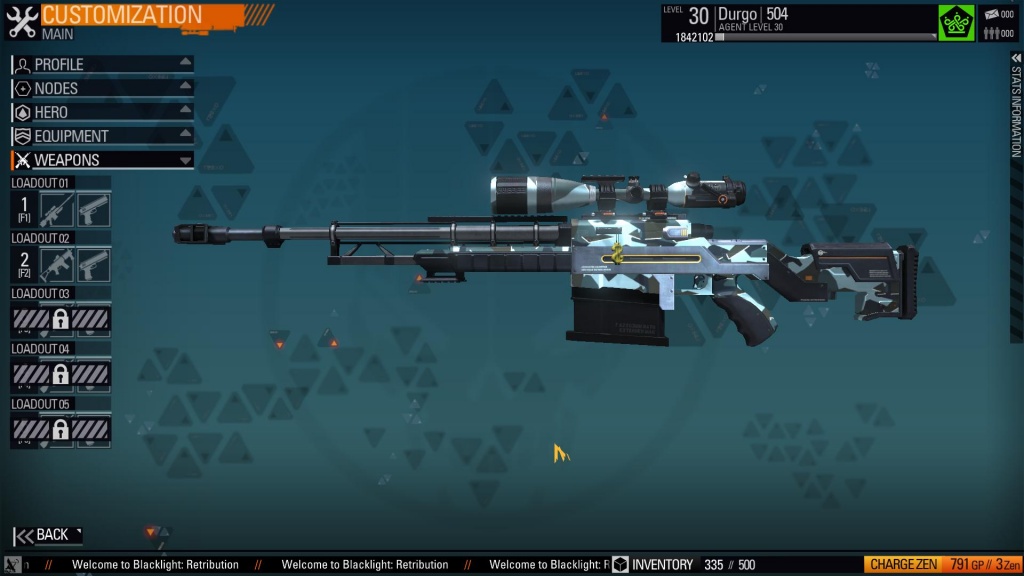This screenshot has height=576, width=1024.
Task: Select Loadout 01 sniper rifle primary slot
Action: tap(58, 210)
